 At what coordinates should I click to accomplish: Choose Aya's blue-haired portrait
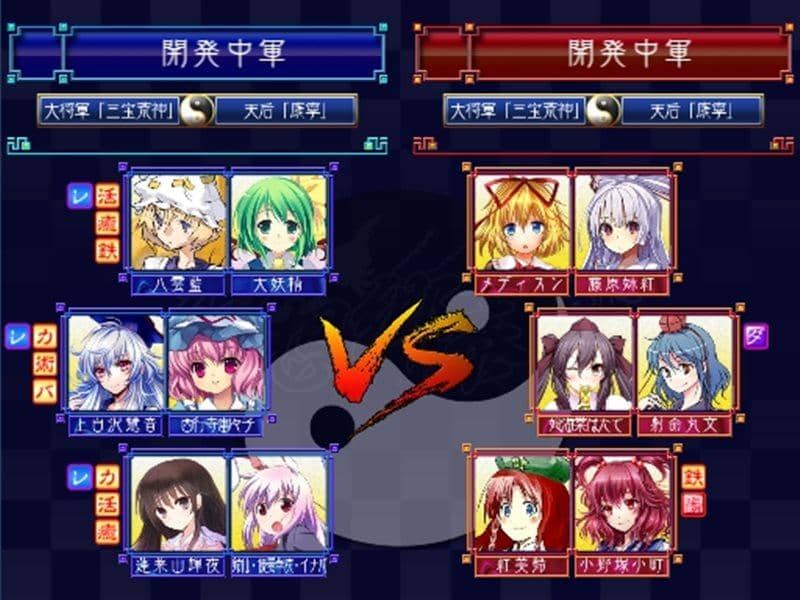pyautogui.click(x=685, y=362)
